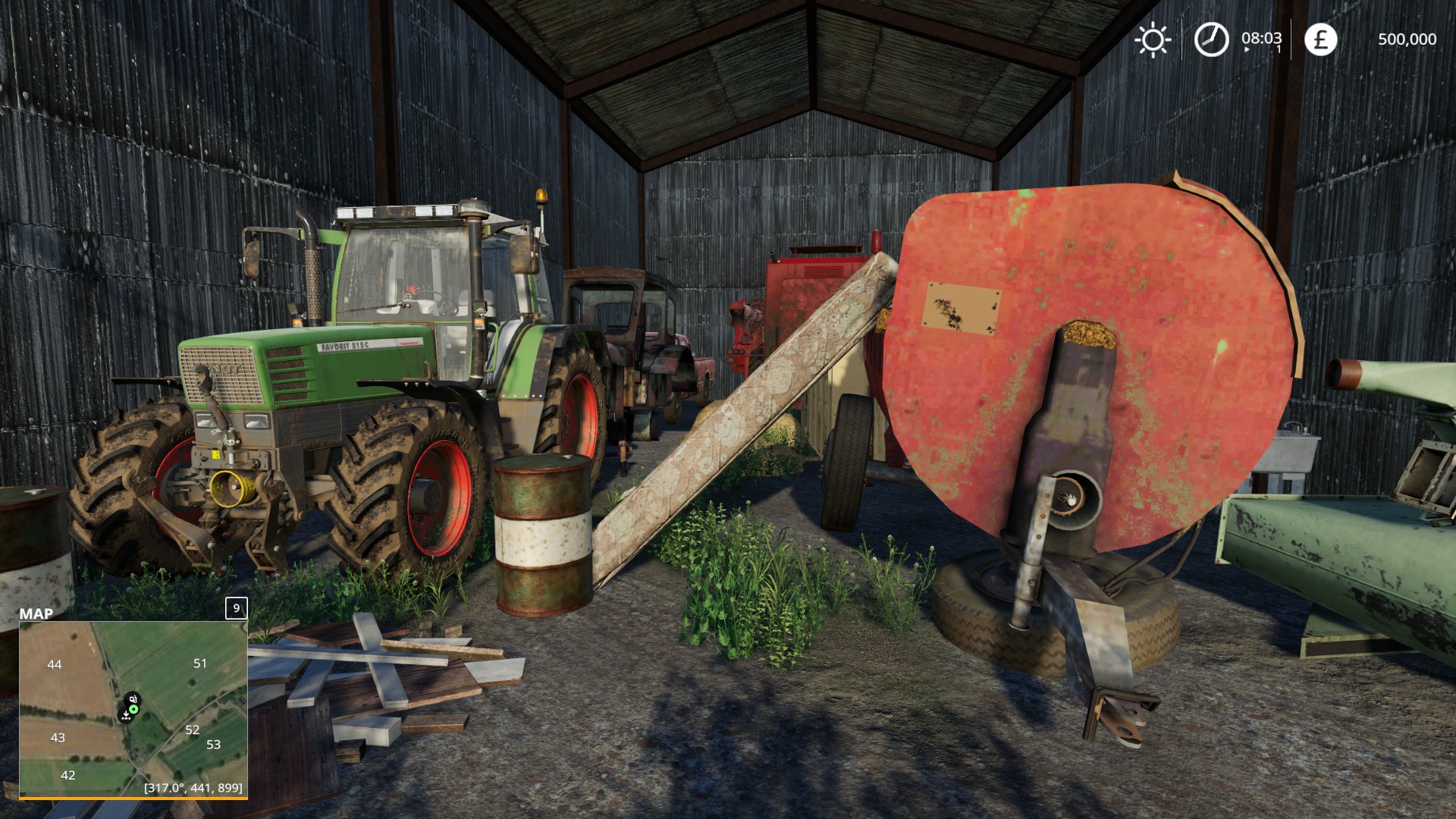The height and width of the screenshot is (819, 1456).
Task: Select the clock time icon
Action: [1211, 39]
